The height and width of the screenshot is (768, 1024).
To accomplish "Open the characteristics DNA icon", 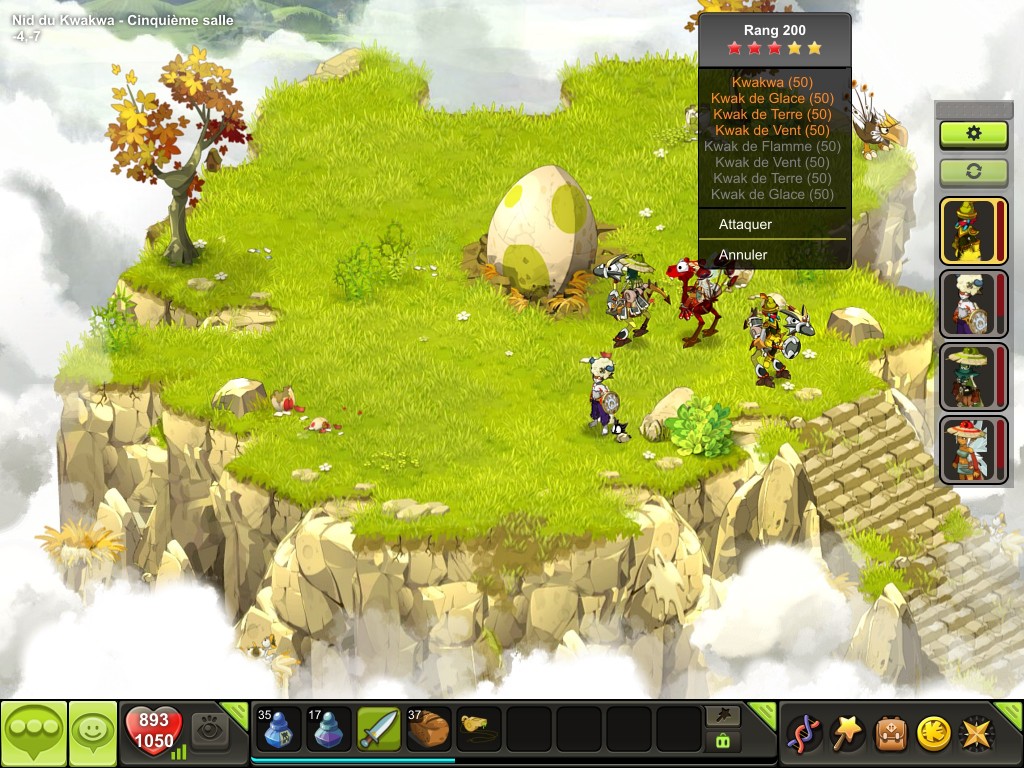I will (x=805, y=733).
